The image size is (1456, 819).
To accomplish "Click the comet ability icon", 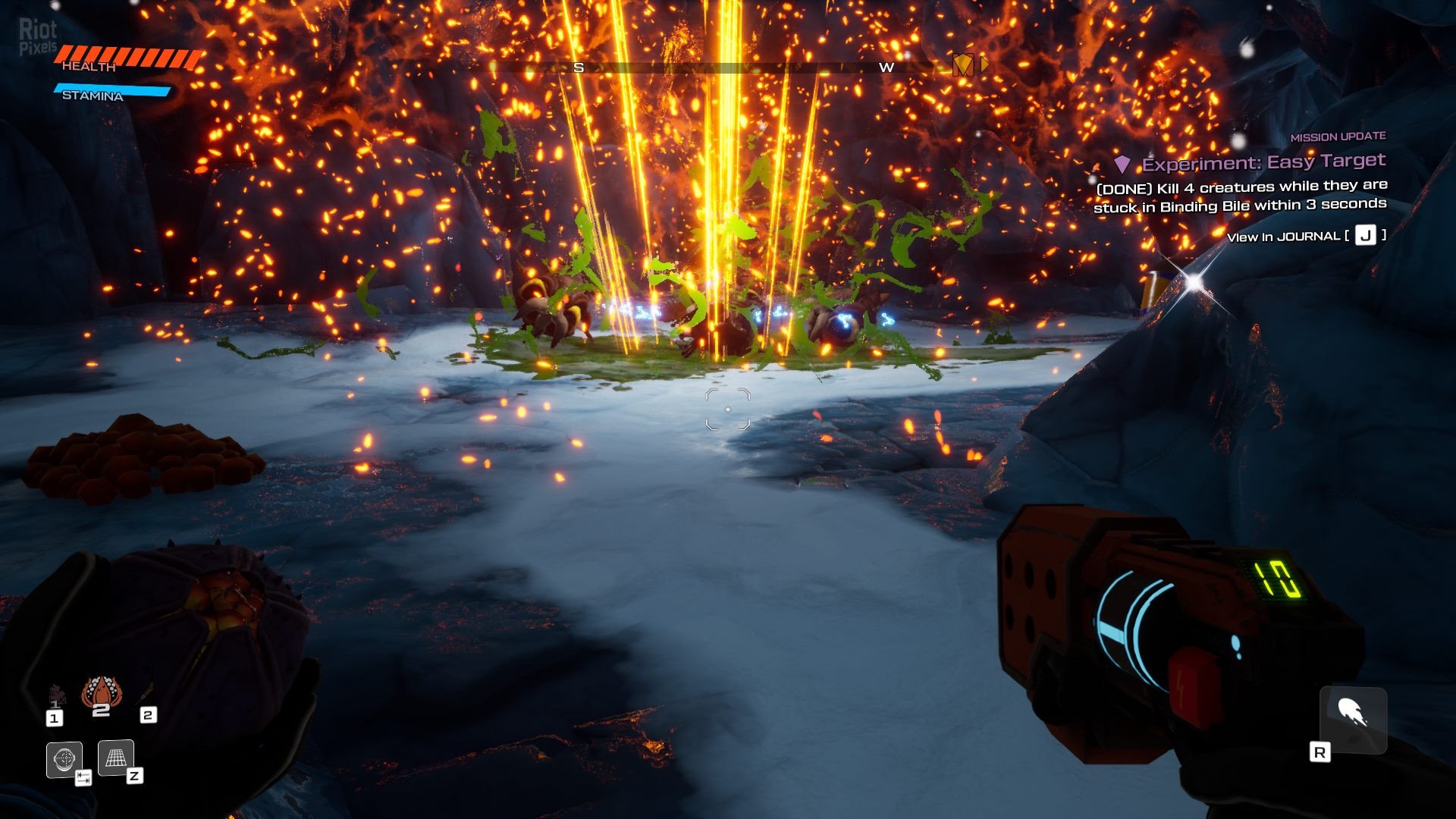I will pos(1353,715).
